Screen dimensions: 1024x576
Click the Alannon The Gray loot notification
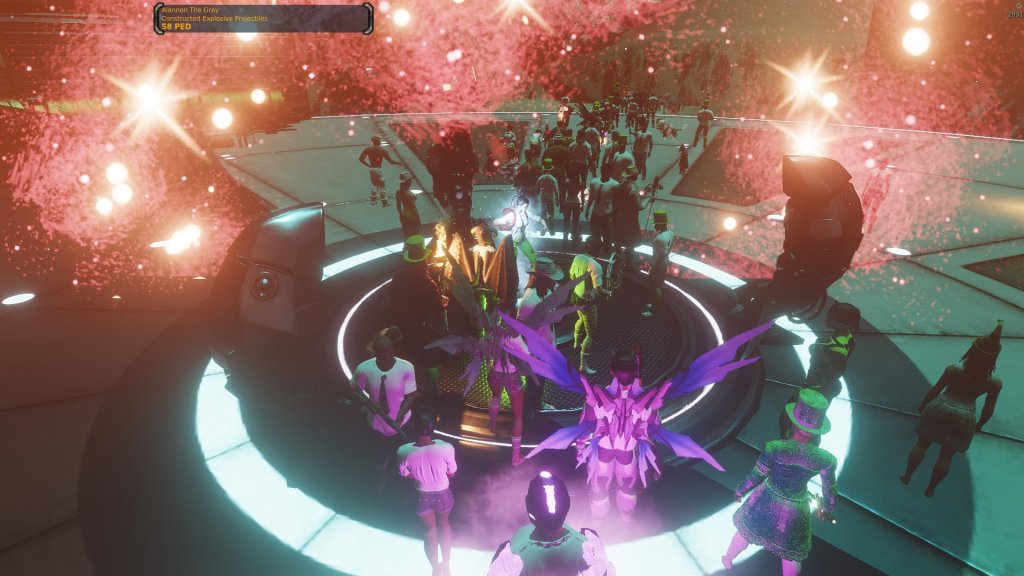click(263, 18)
